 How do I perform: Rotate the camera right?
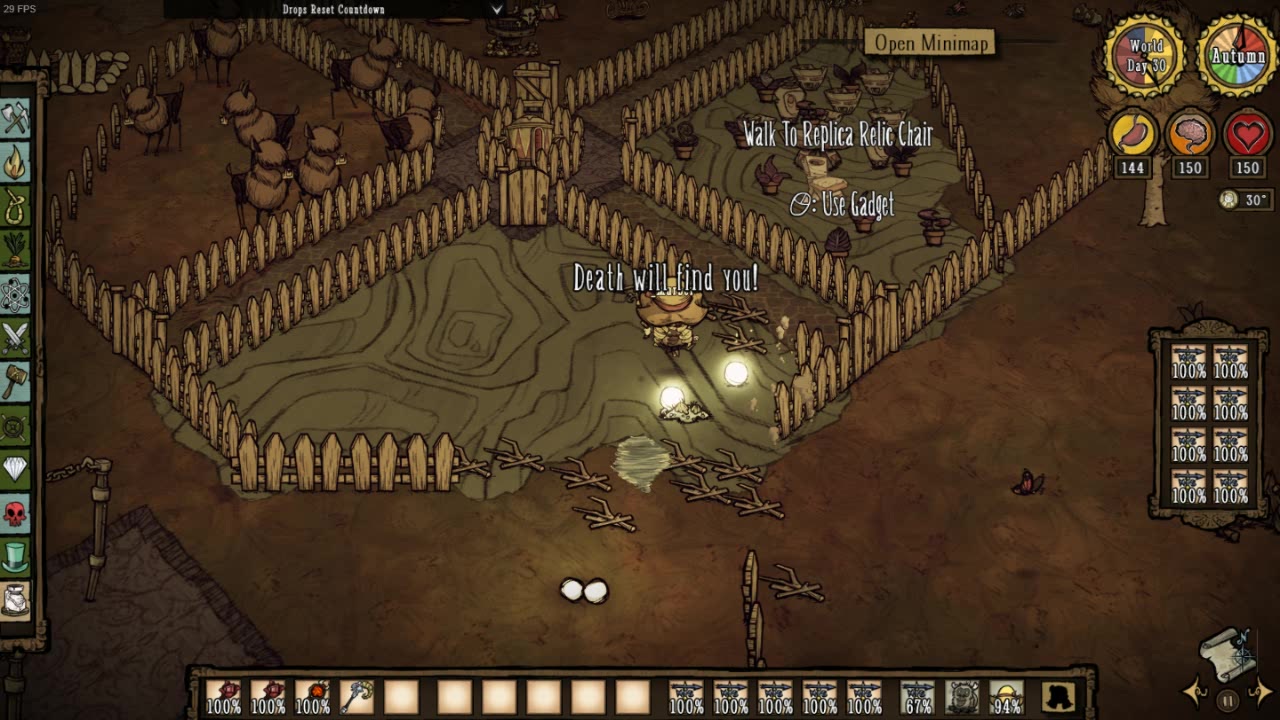(x=1262, y=692)
